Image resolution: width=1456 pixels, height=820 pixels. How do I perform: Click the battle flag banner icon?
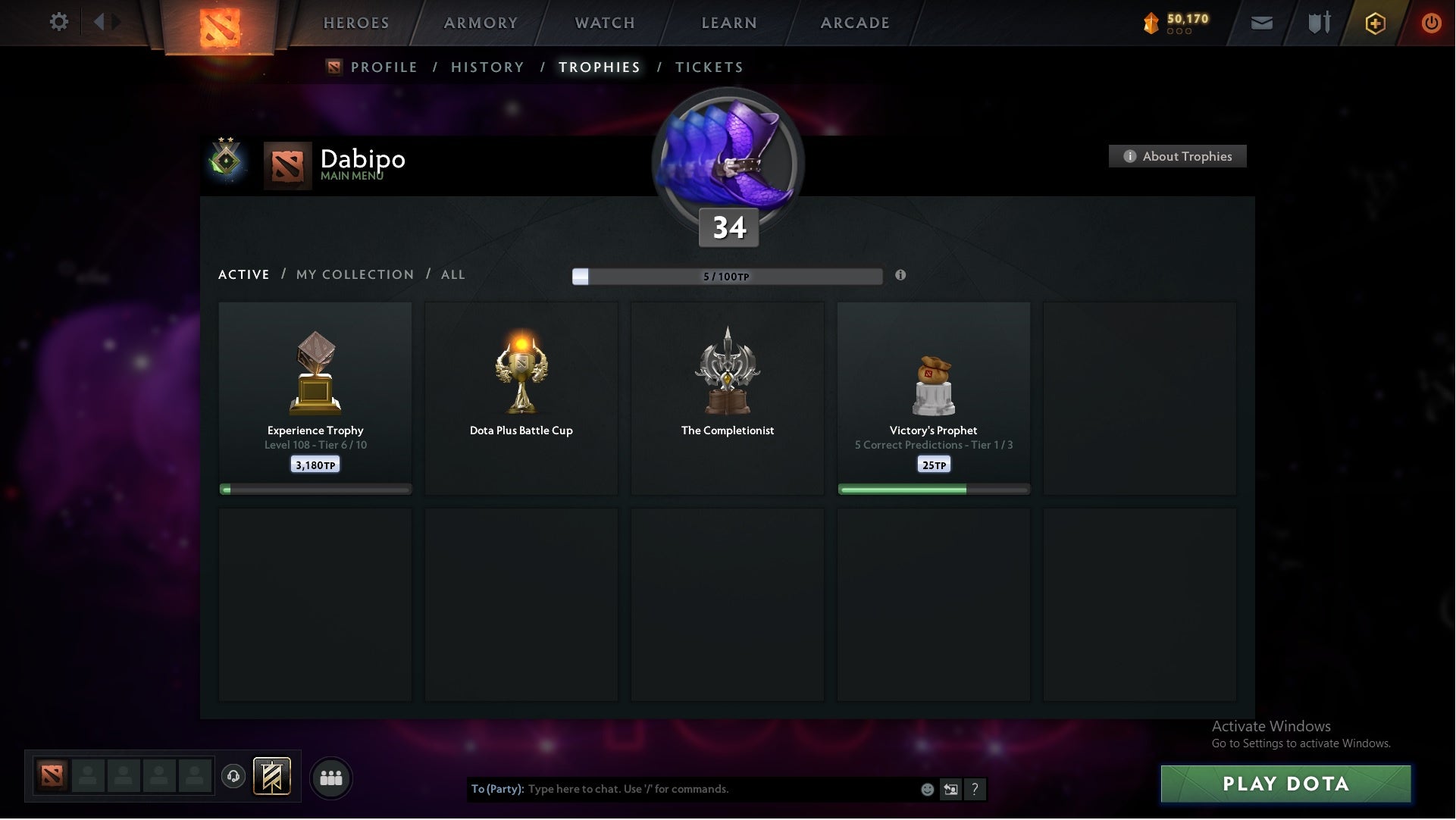tap(273, 777)
